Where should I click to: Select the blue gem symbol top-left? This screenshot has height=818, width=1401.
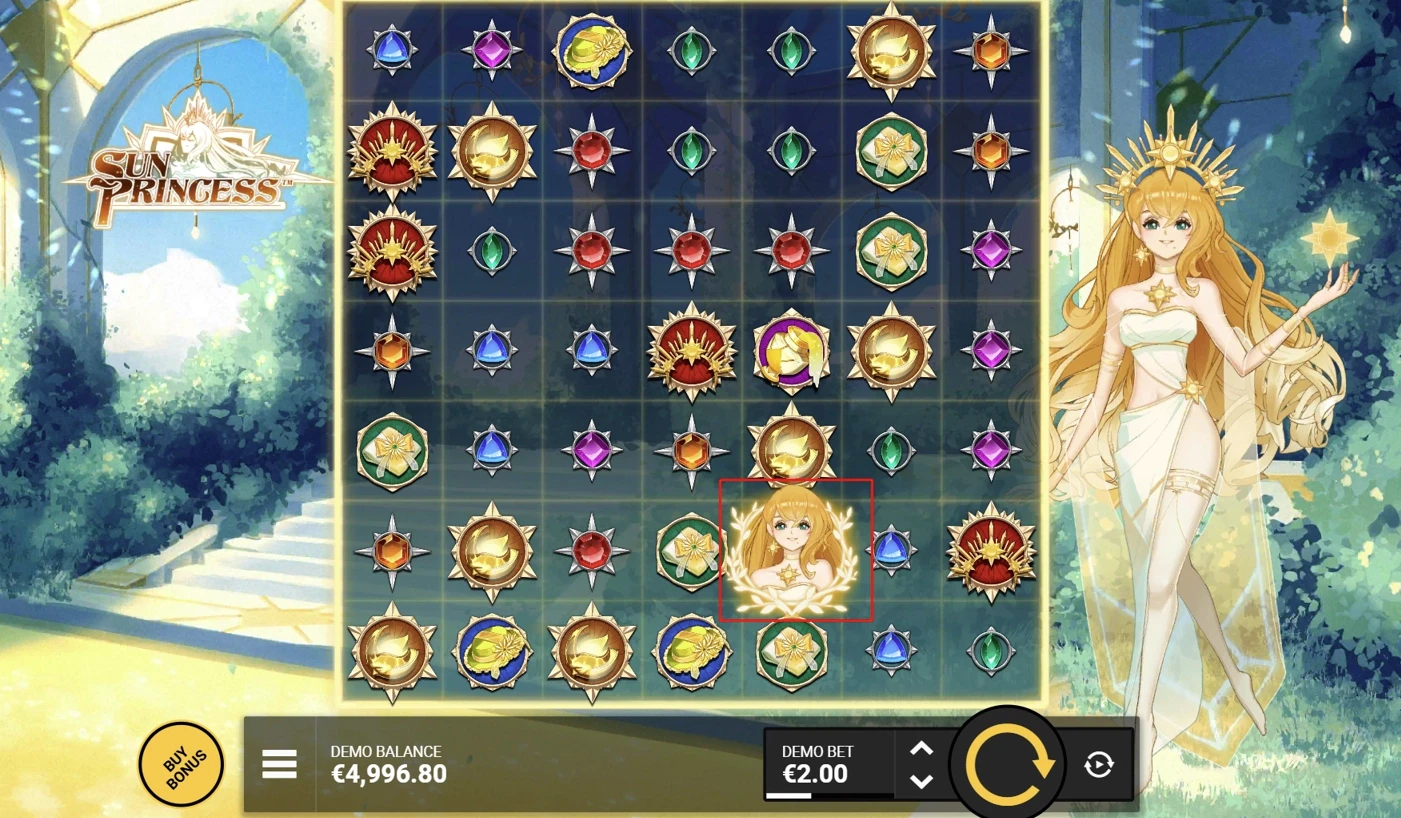[392, 50]
